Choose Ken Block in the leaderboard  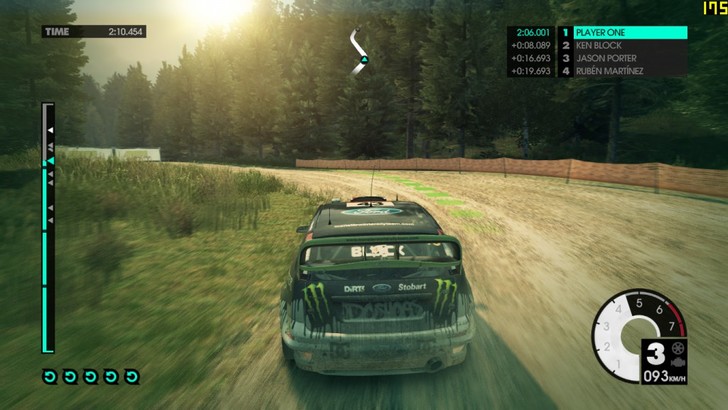[x=622, y=46]
